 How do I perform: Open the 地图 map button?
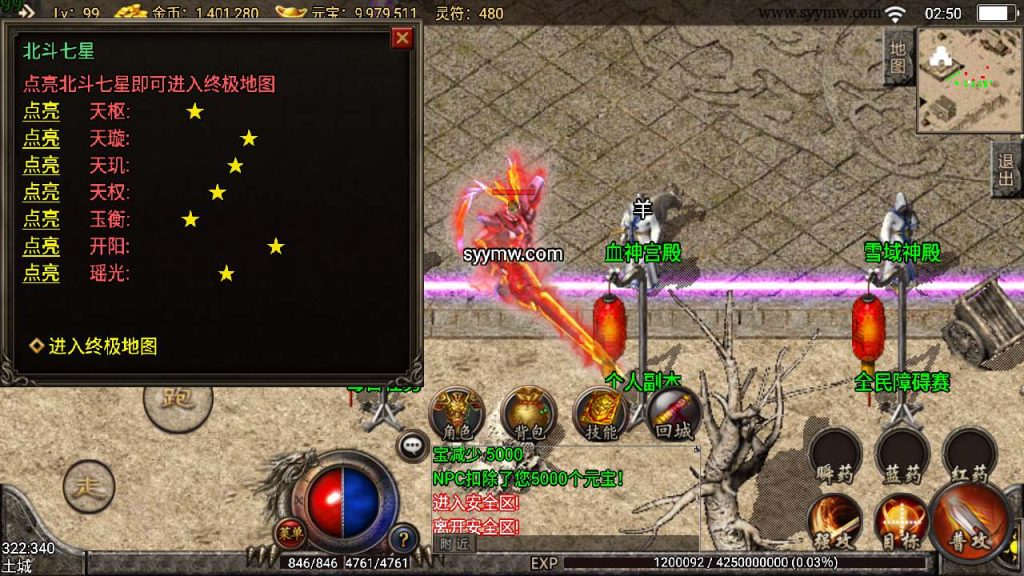(897, 58)
